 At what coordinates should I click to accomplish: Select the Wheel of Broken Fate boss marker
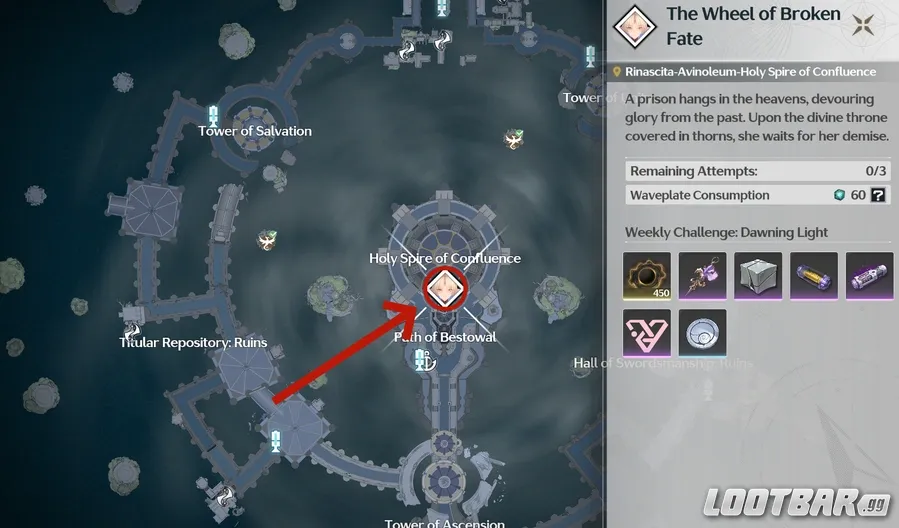click(x=440, y=291)
